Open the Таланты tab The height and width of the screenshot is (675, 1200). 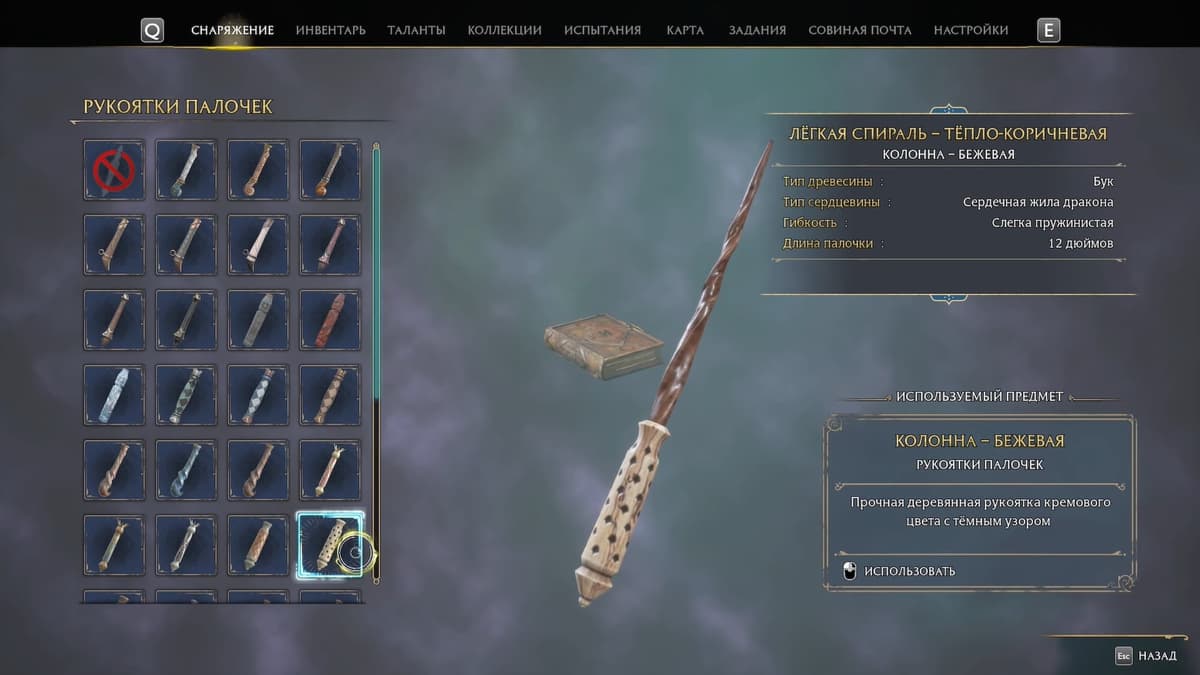pos(416,30)
